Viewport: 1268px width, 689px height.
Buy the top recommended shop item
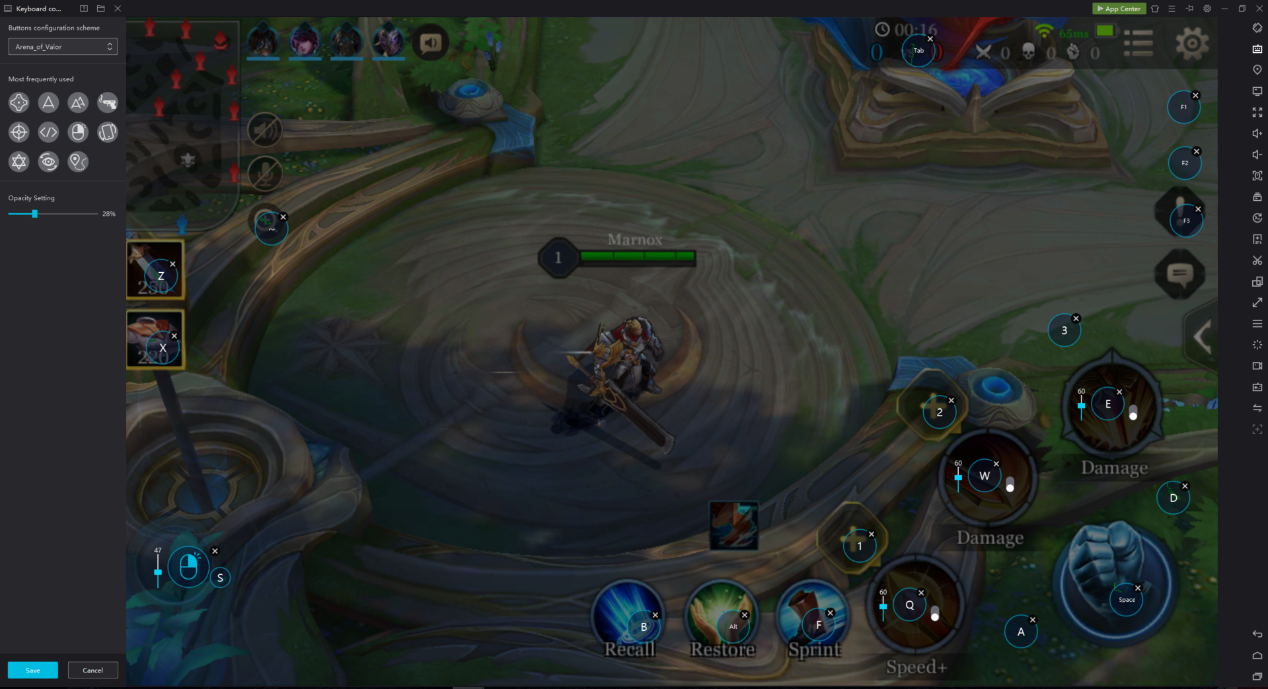155,270
